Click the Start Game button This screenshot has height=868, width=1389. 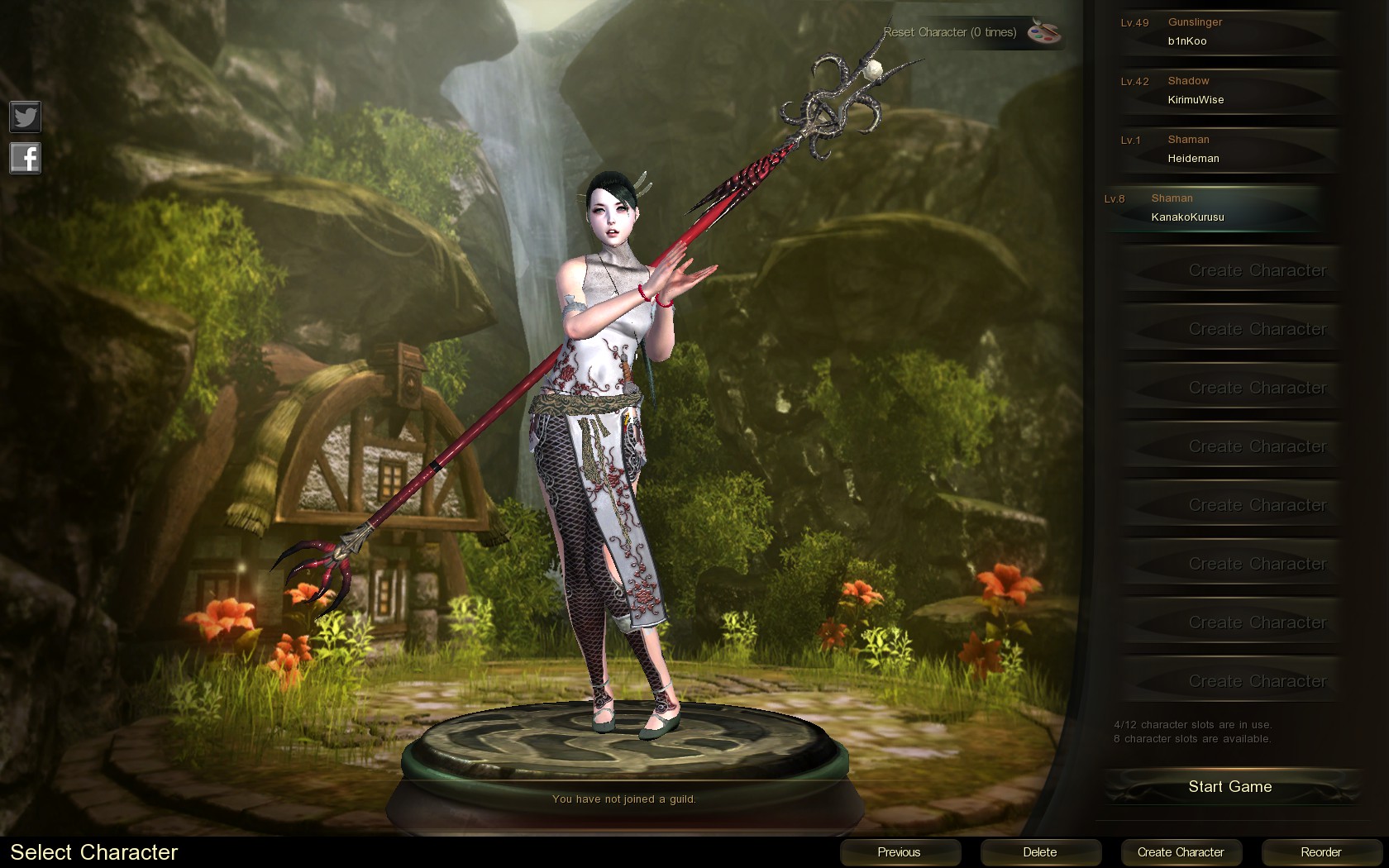tap(1229, 787)
